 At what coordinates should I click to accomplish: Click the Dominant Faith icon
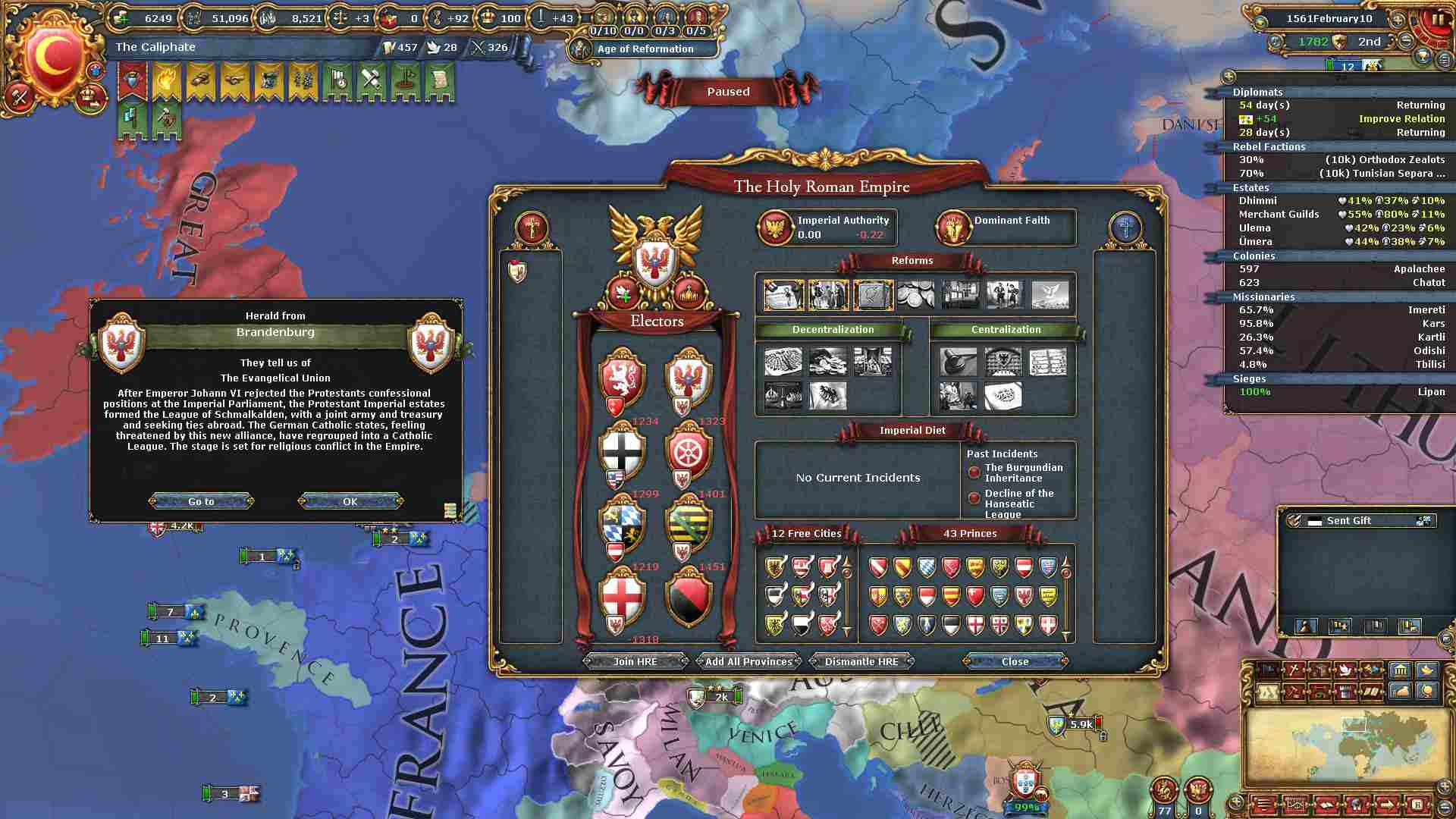pos(952,227)
